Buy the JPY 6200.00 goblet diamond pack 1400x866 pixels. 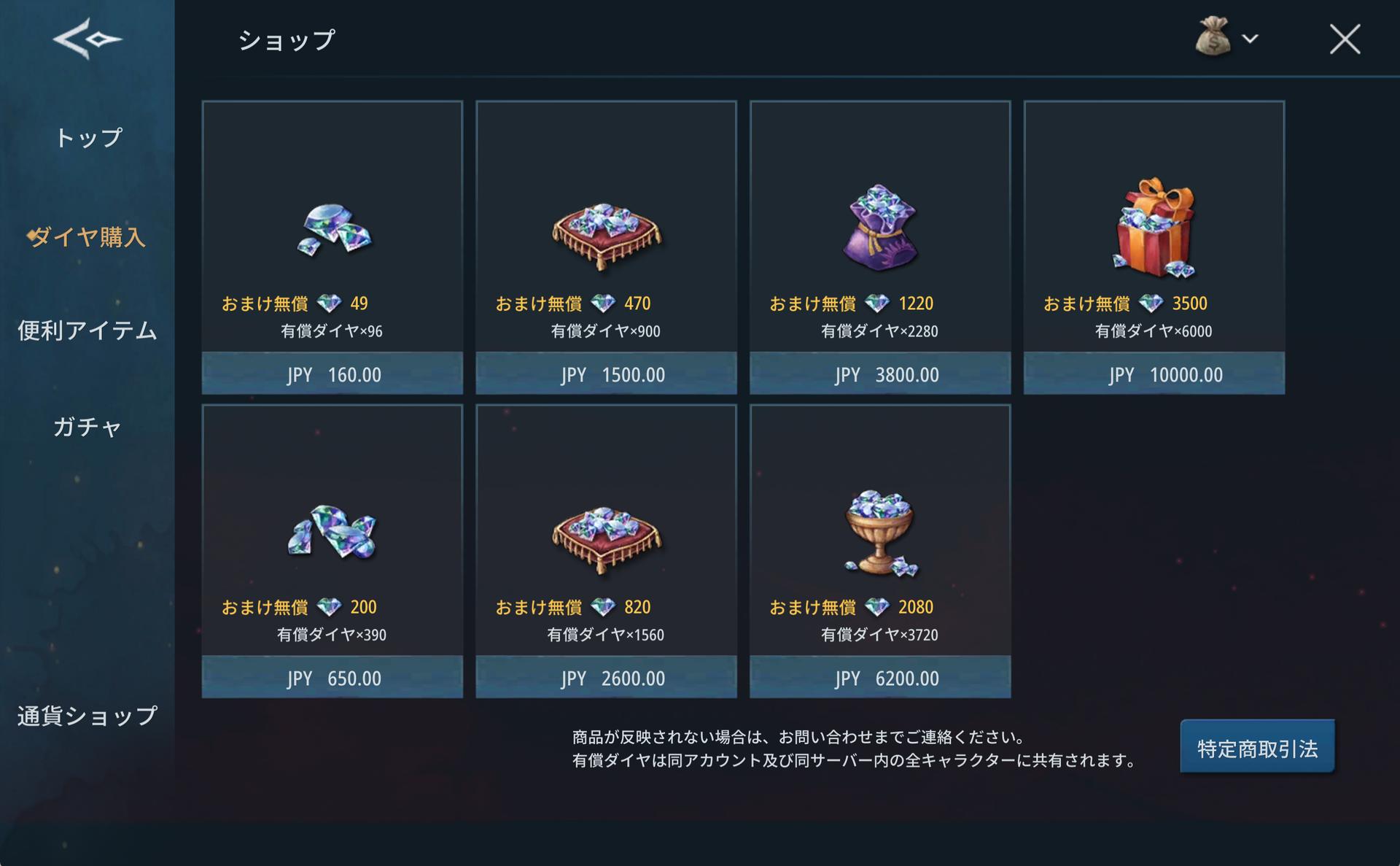pos(880,677)
